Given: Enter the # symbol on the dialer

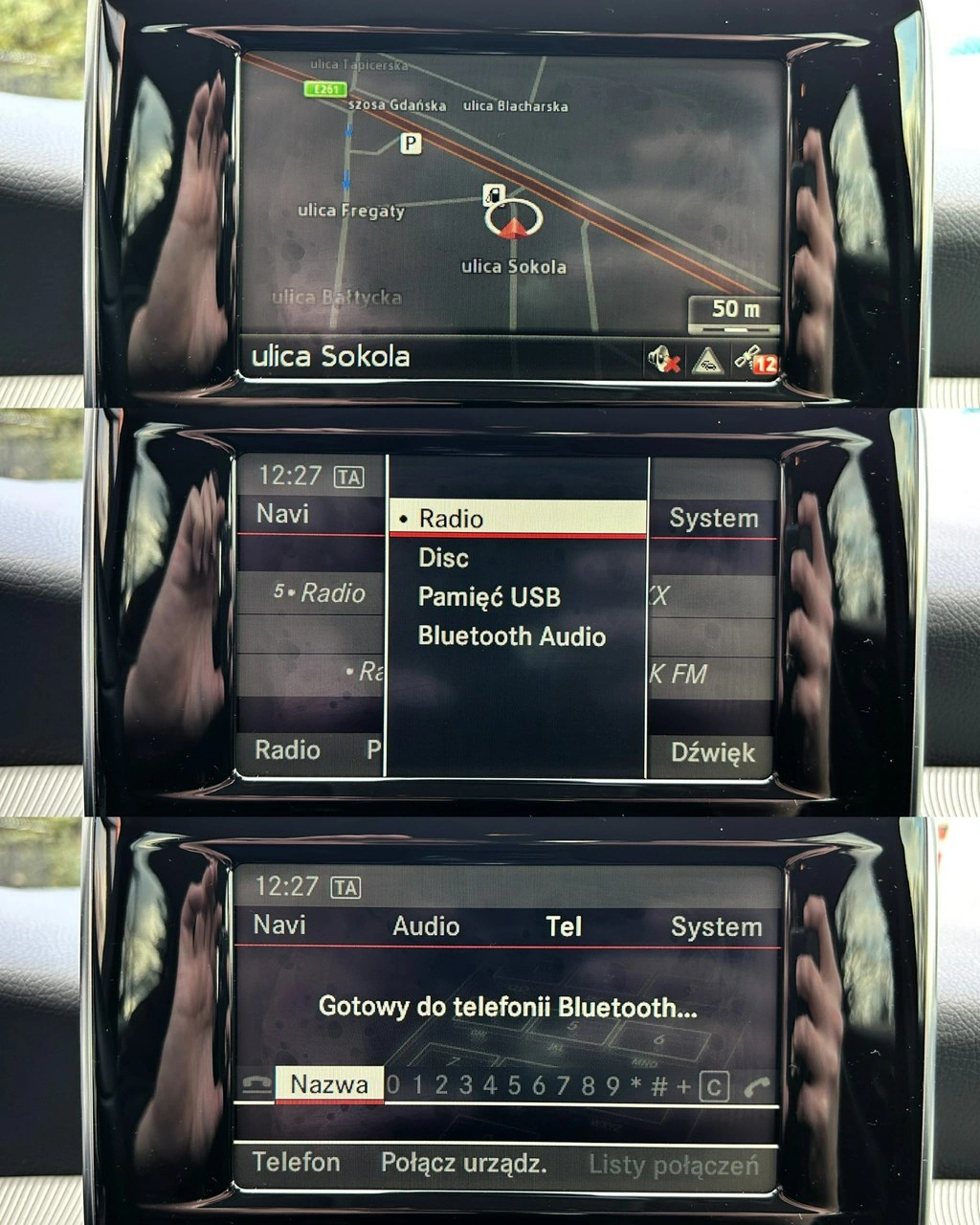Looking at the screenshot, I should coord(658,1086).
